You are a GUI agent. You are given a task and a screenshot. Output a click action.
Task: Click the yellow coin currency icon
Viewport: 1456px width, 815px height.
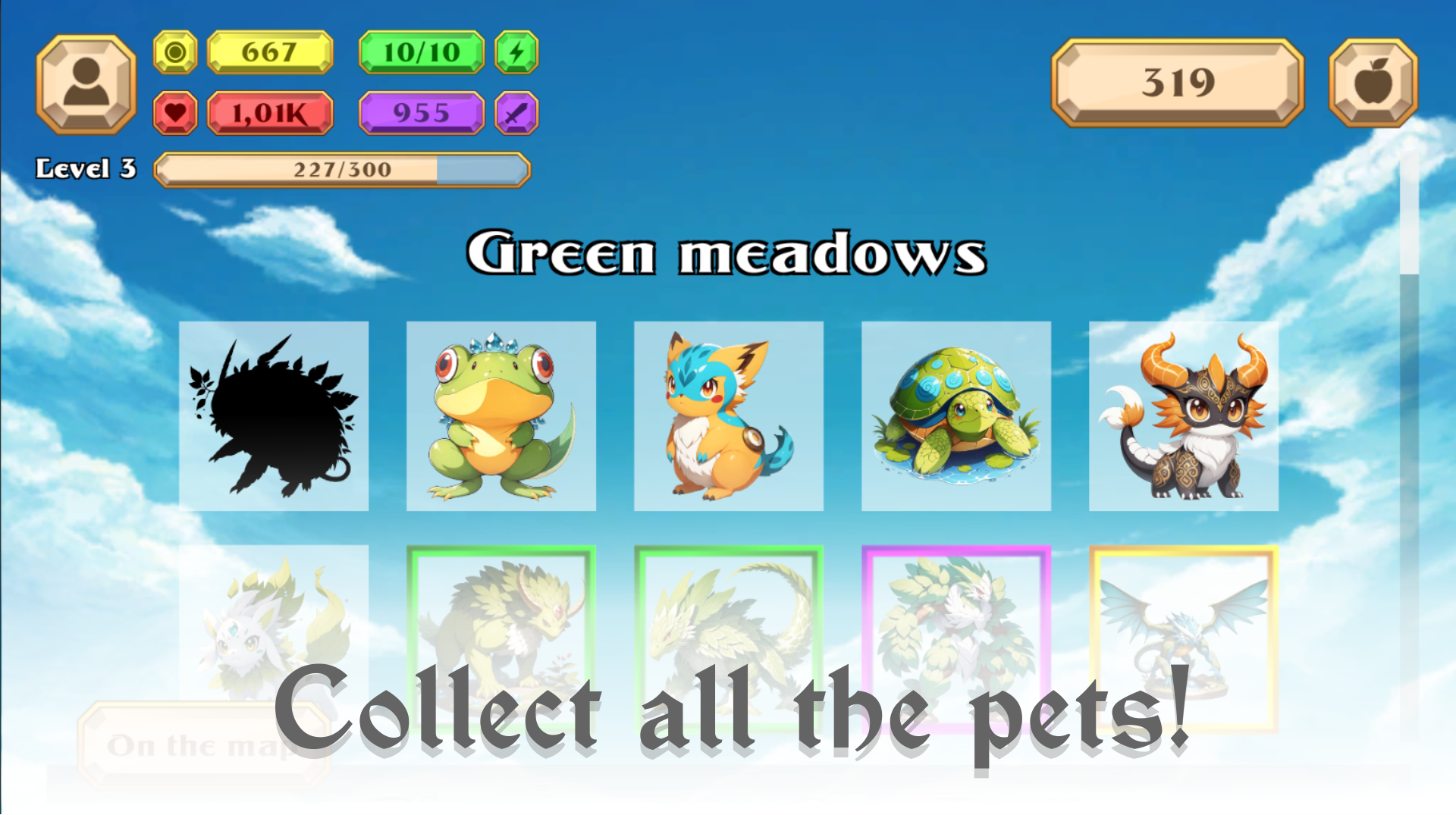[x=175, y=52]
